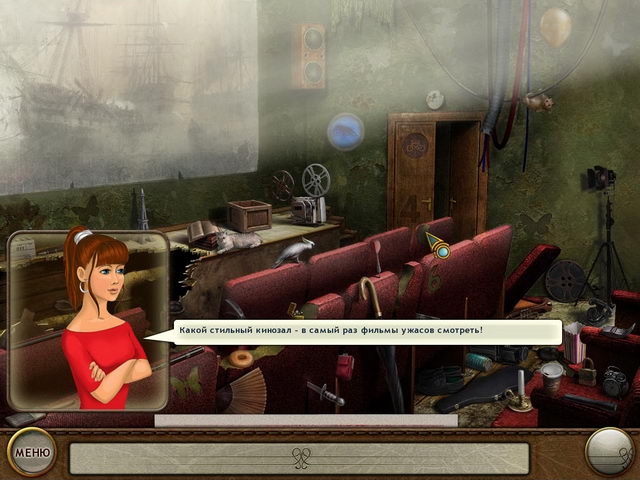Open the МЕНЮ button

click(31, 452)
